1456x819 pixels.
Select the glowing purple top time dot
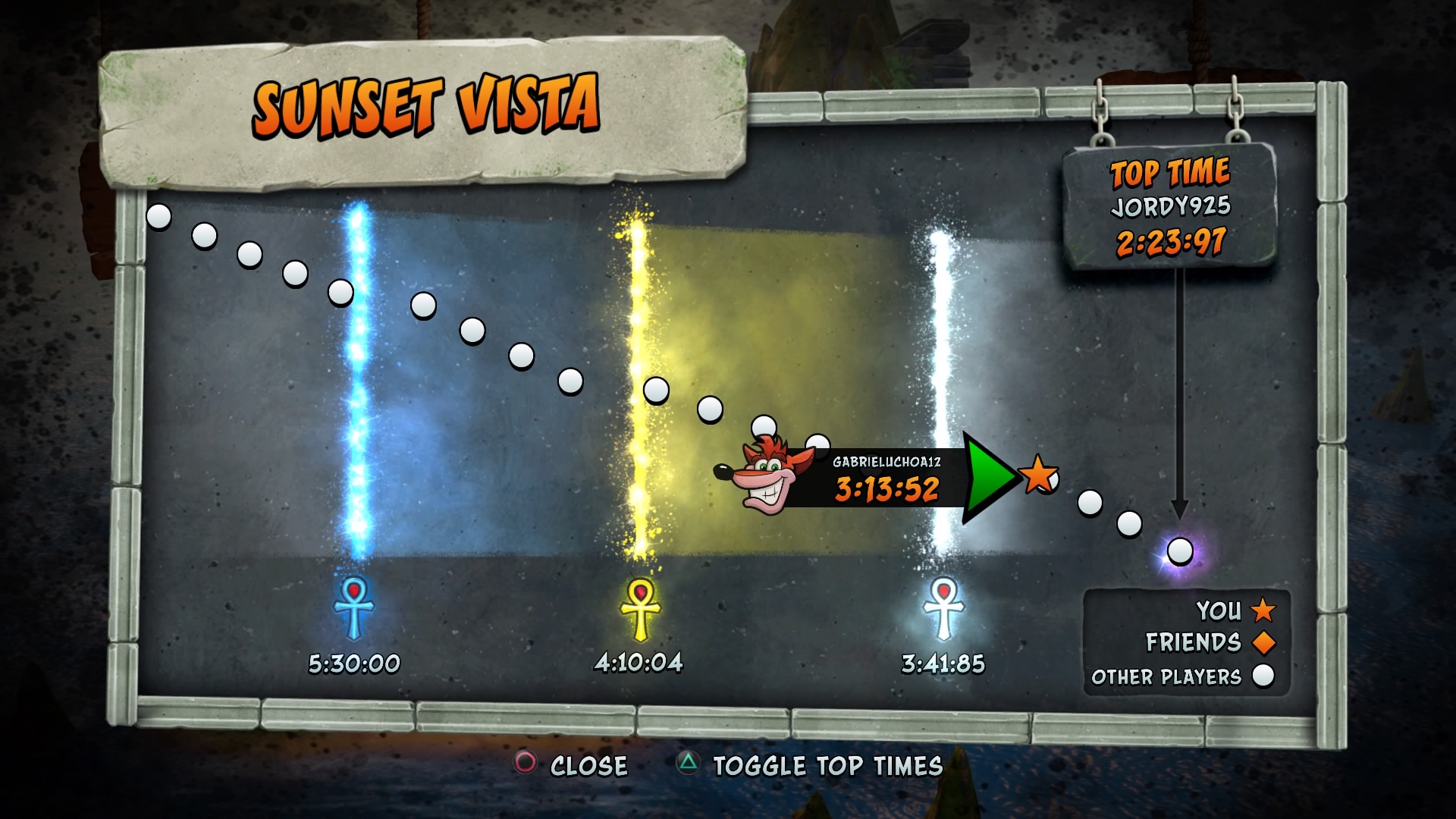pos(1180,551)
